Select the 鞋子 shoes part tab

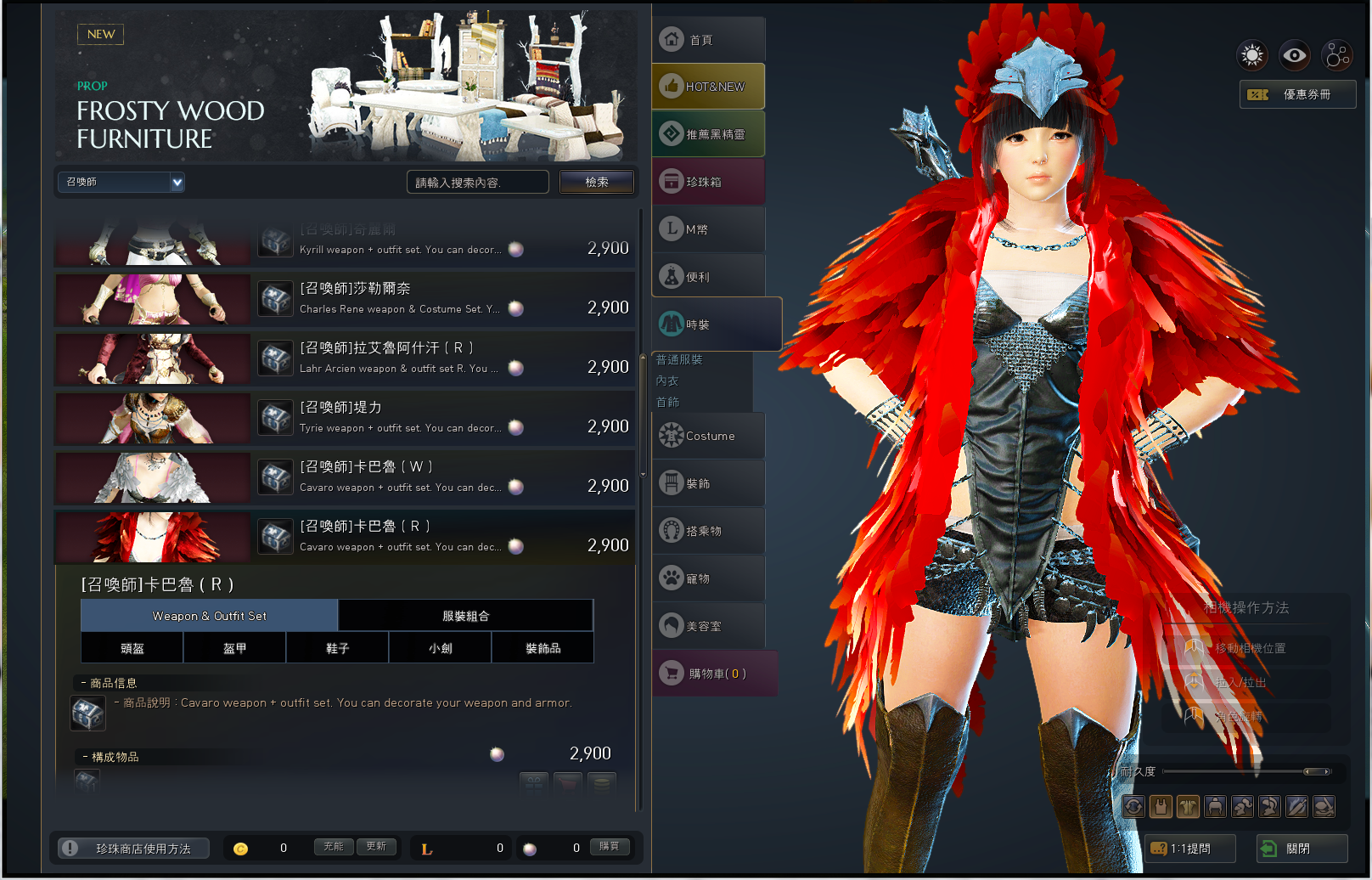337,648
